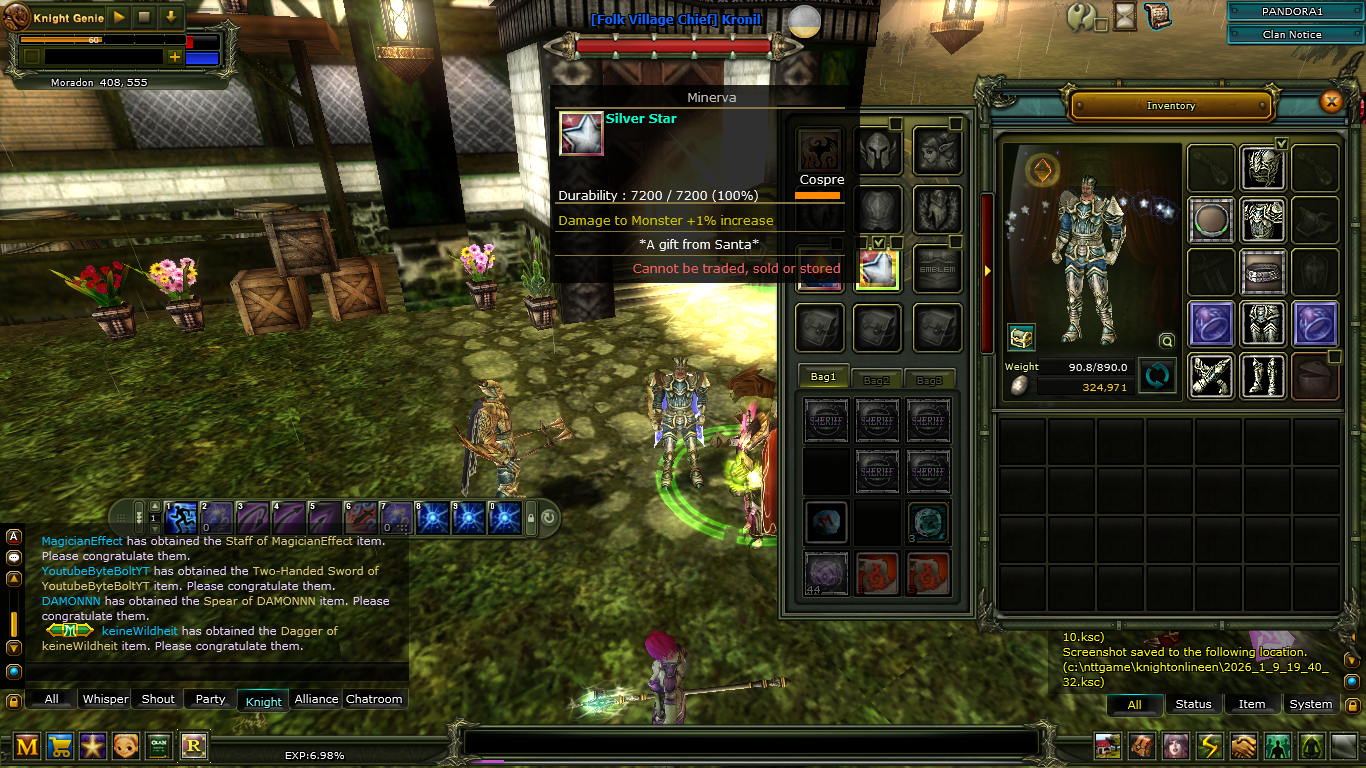Click the lightning bolt skills icon
1366x768 pixels.
(1210, 746)
